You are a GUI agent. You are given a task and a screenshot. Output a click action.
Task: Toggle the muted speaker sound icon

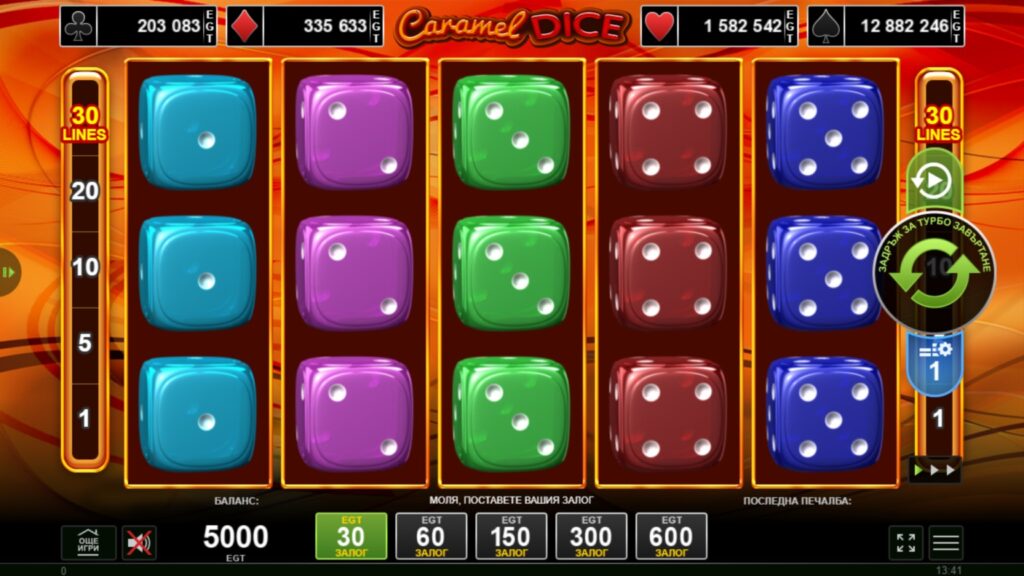click(139, 543)
